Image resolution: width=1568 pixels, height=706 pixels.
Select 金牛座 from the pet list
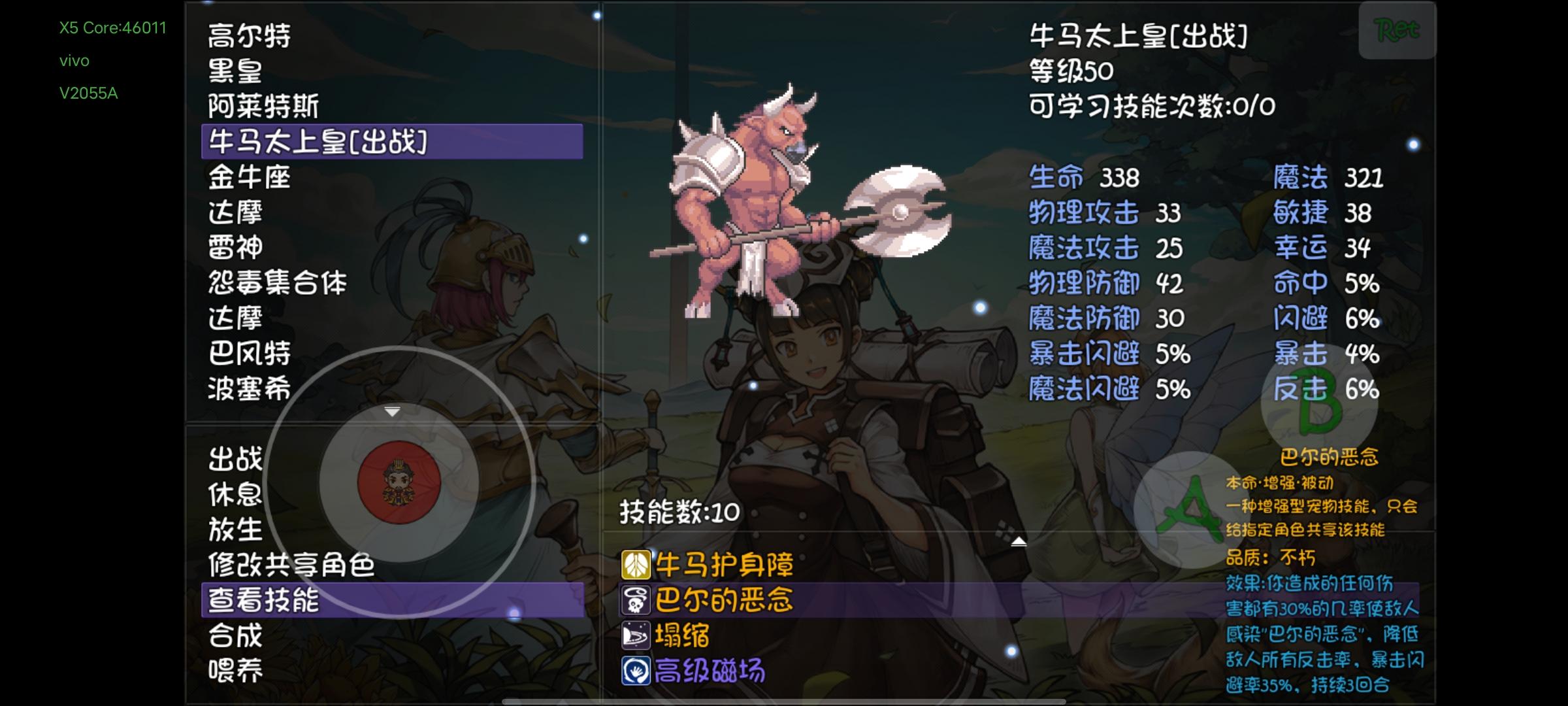click(250, 176)
